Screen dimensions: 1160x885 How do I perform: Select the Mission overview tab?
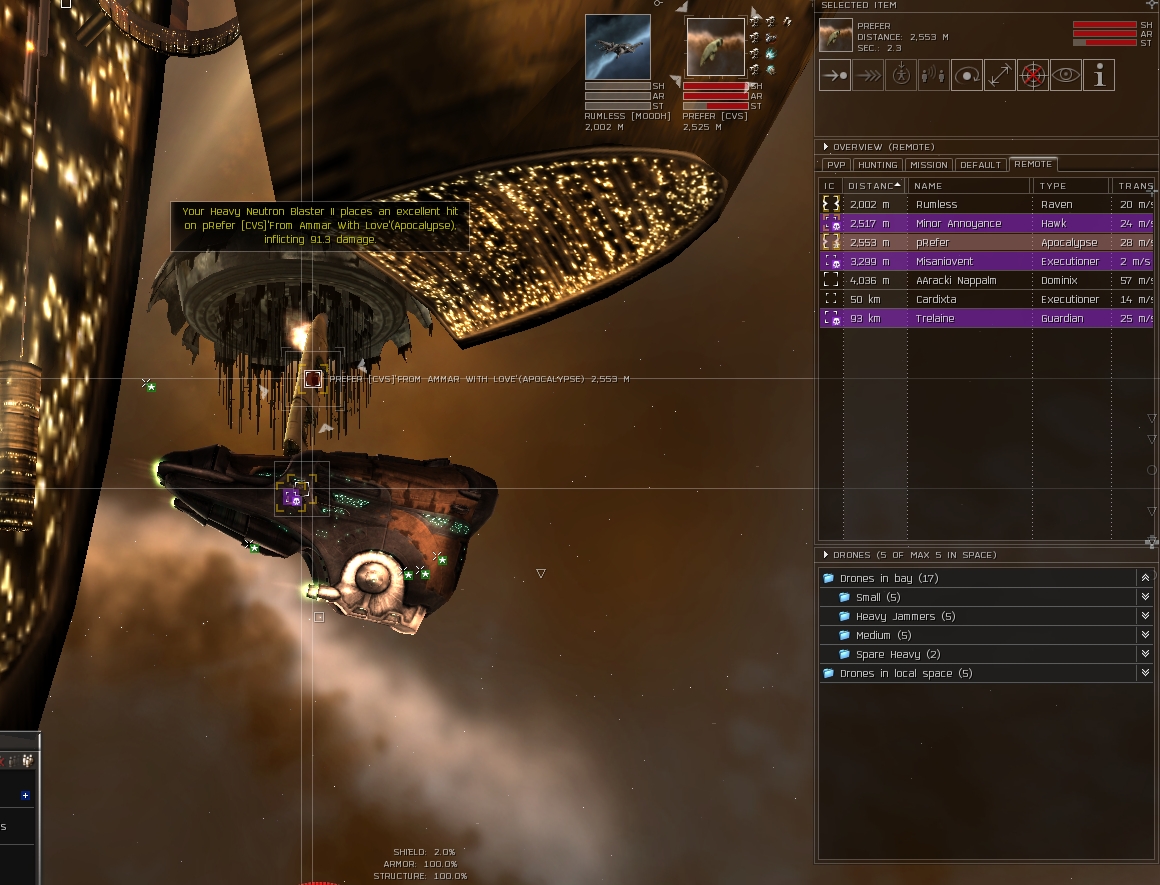coord(929,165)
